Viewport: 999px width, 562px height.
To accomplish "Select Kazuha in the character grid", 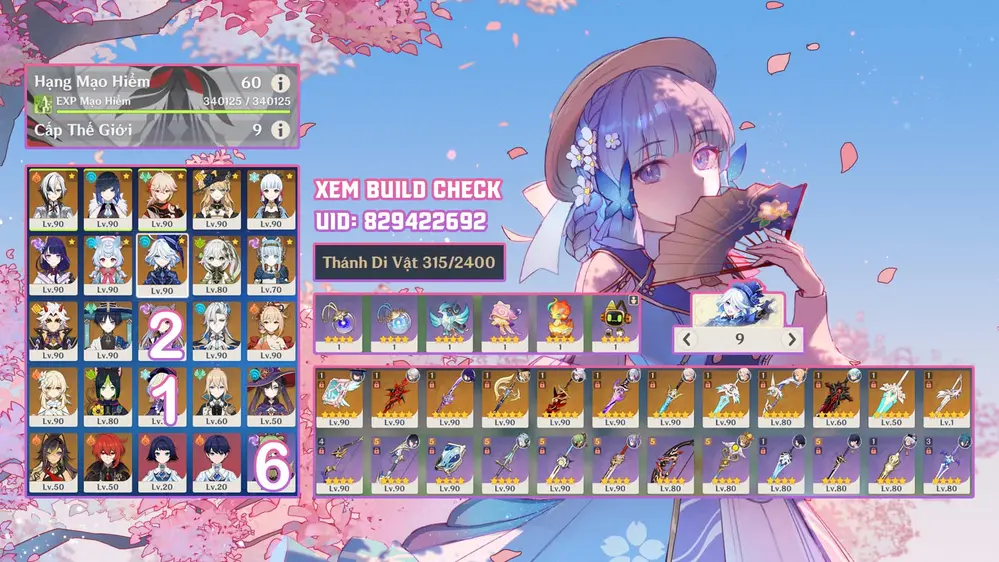I will pyautogui.click(x=161, y=198).
